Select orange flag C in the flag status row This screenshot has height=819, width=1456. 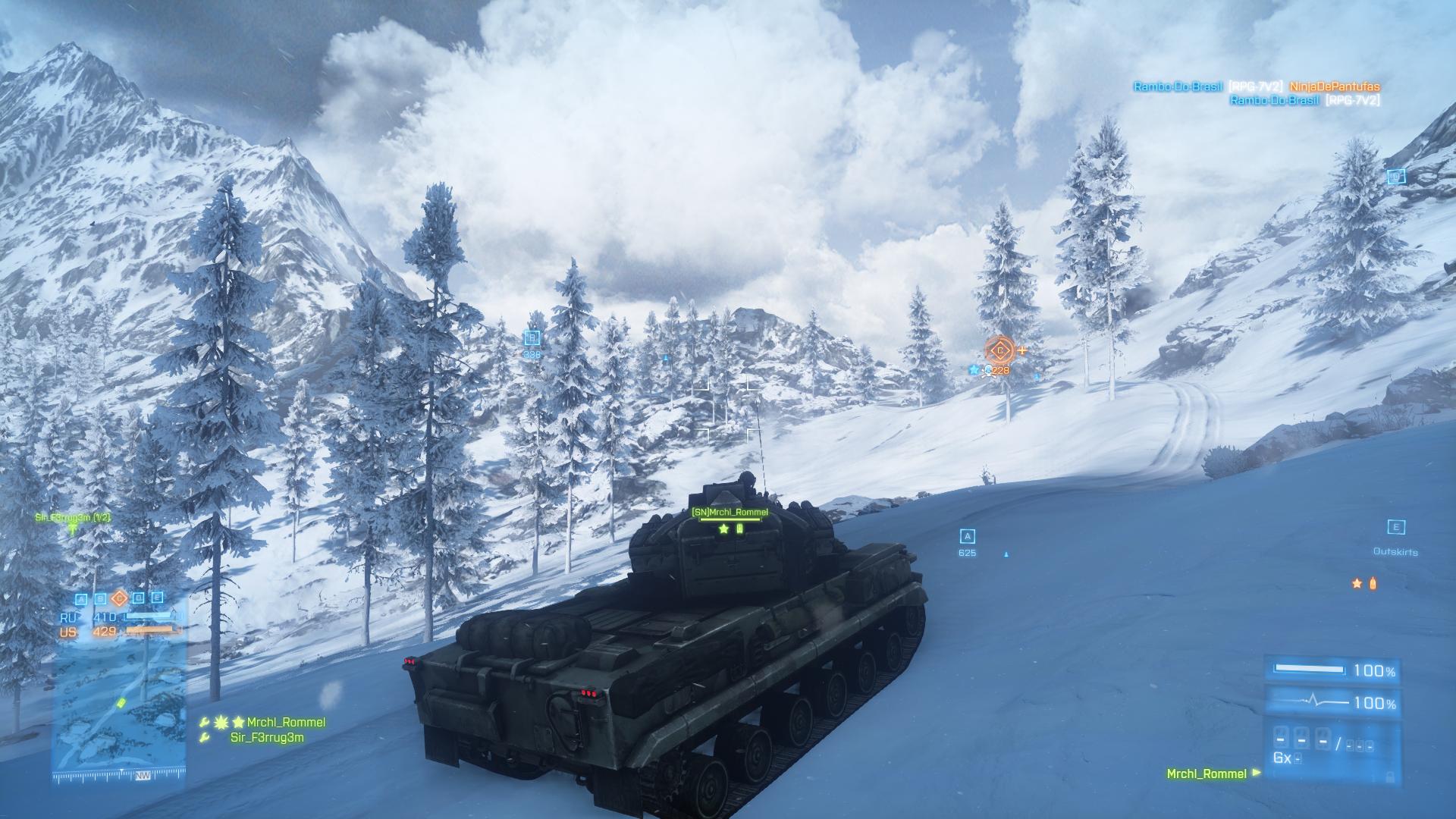point(119,598)
